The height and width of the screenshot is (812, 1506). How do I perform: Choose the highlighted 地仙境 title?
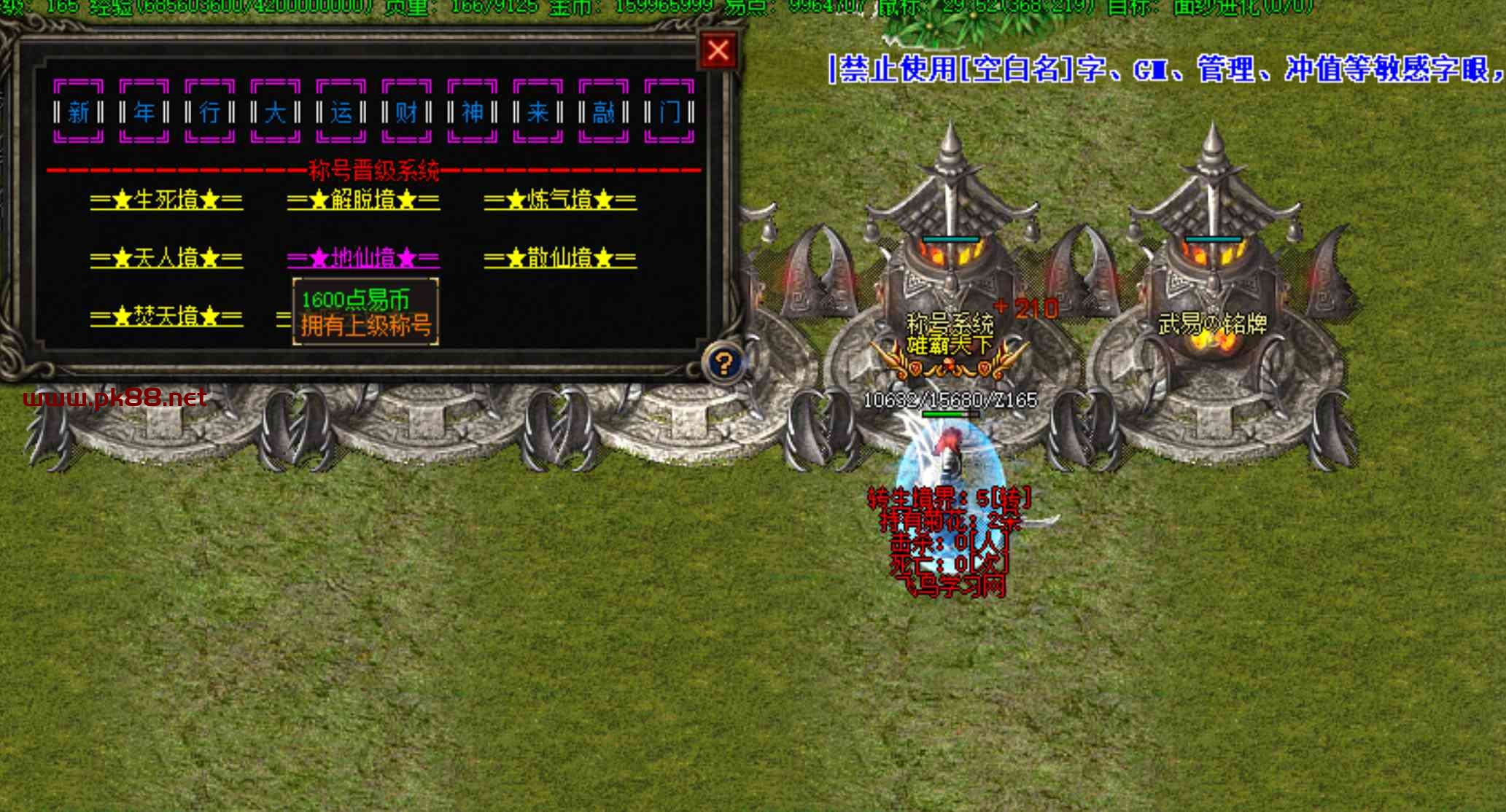click(363, 259)
